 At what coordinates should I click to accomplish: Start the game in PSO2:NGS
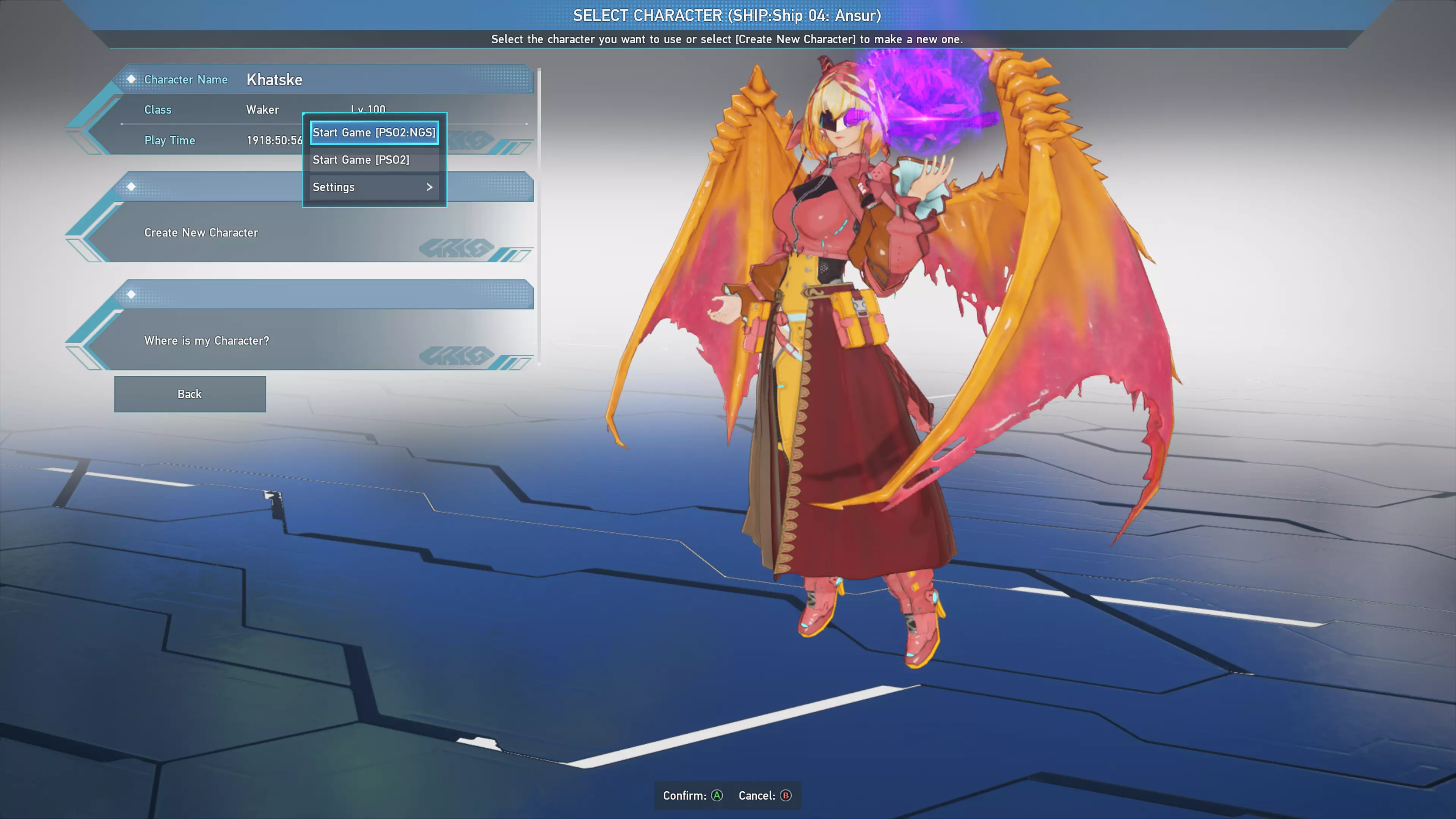point(374,133)
